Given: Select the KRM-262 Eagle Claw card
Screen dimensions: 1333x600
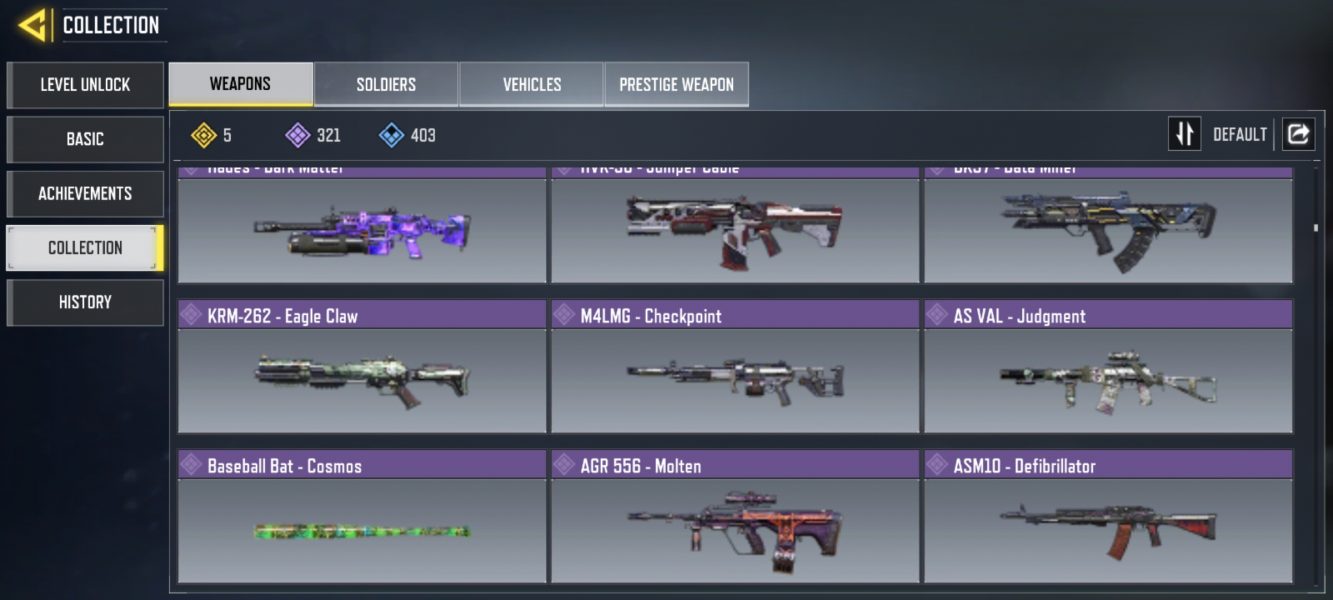Looking at the screenshot, I should tap(362, 367).
